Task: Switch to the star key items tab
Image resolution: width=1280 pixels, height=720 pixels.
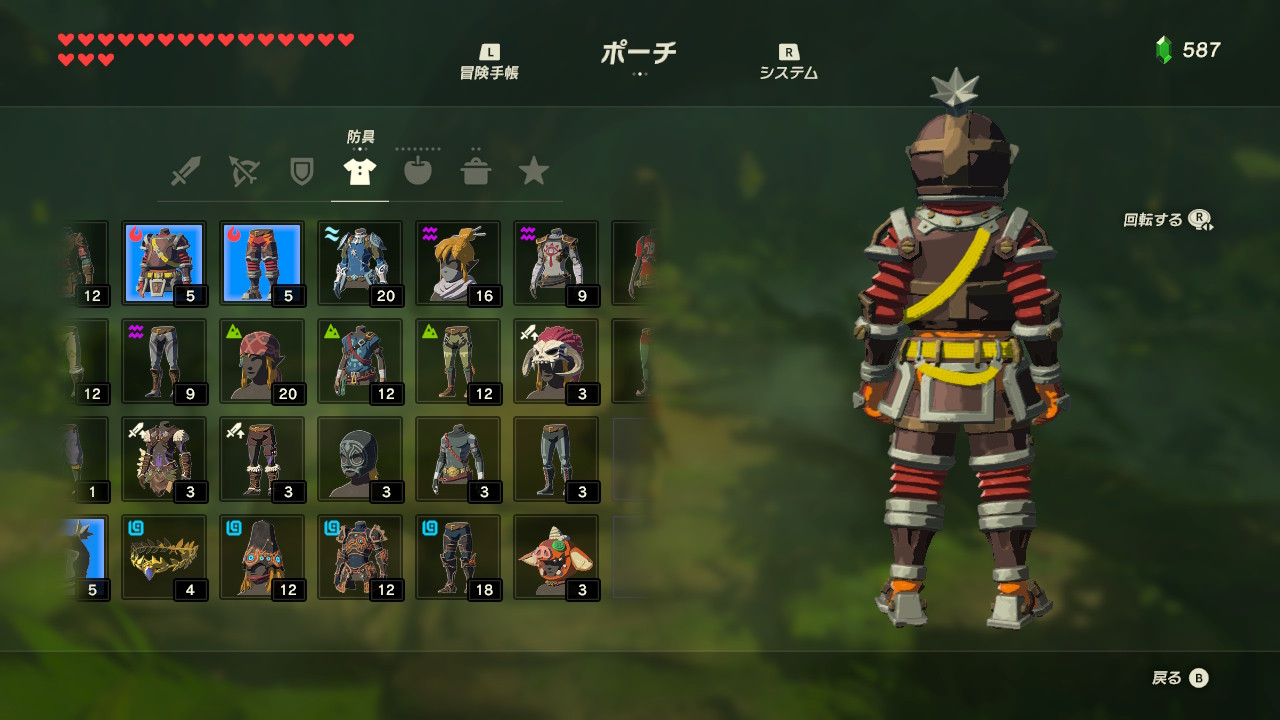Action: click(x=534, y=172)
